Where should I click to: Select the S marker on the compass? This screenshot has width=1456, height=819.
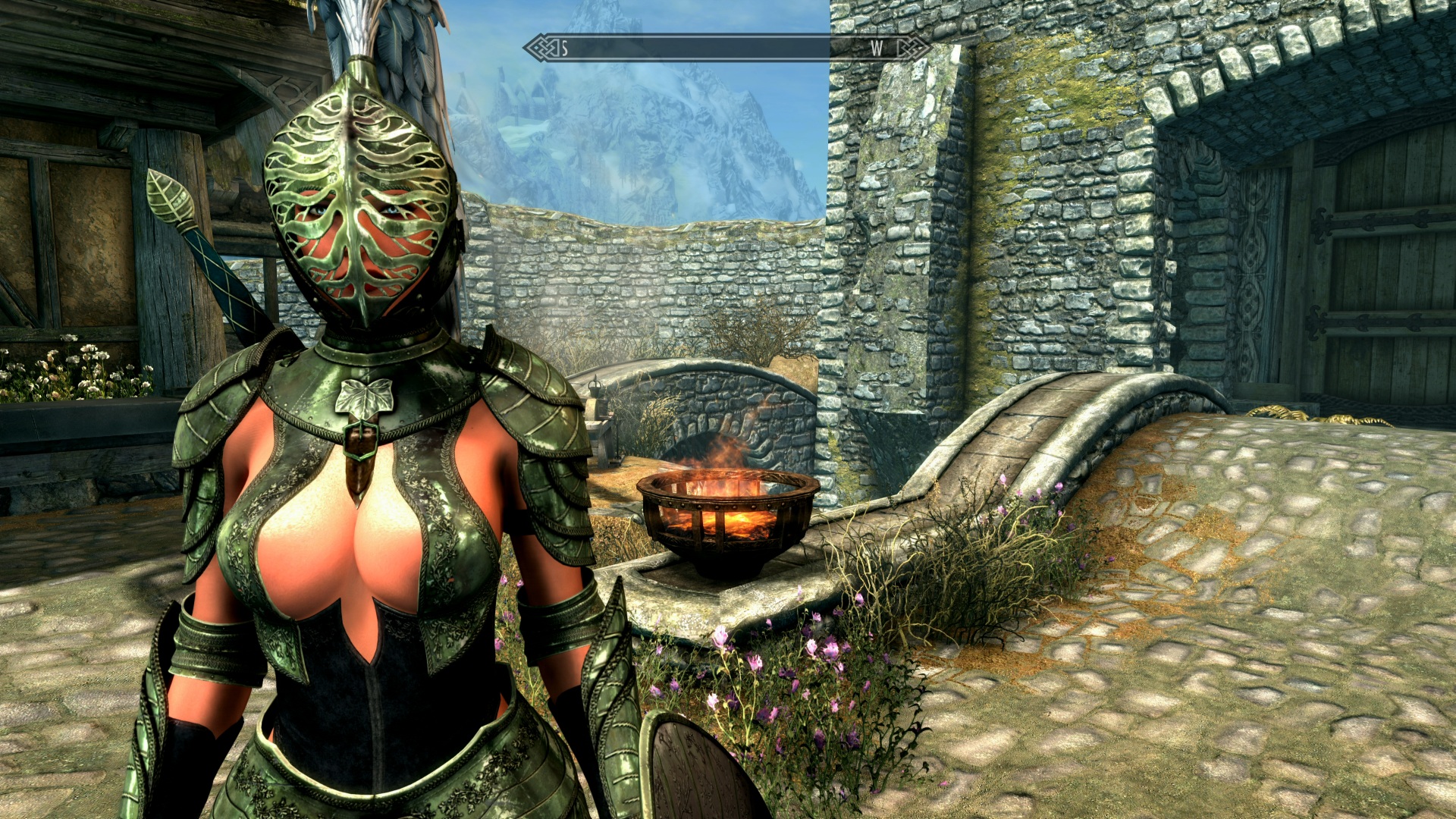[x=564, y=49]
